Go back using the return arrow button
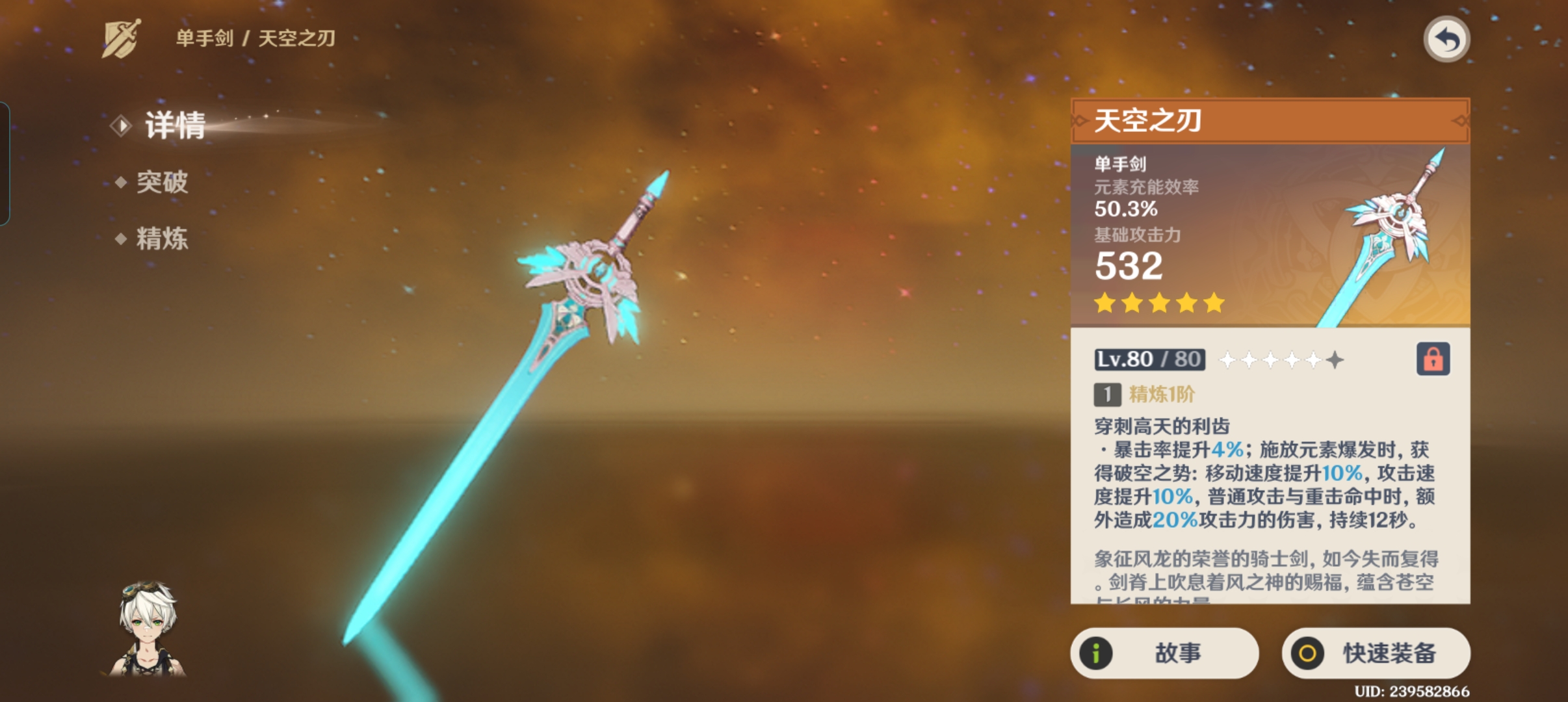 1446,40
